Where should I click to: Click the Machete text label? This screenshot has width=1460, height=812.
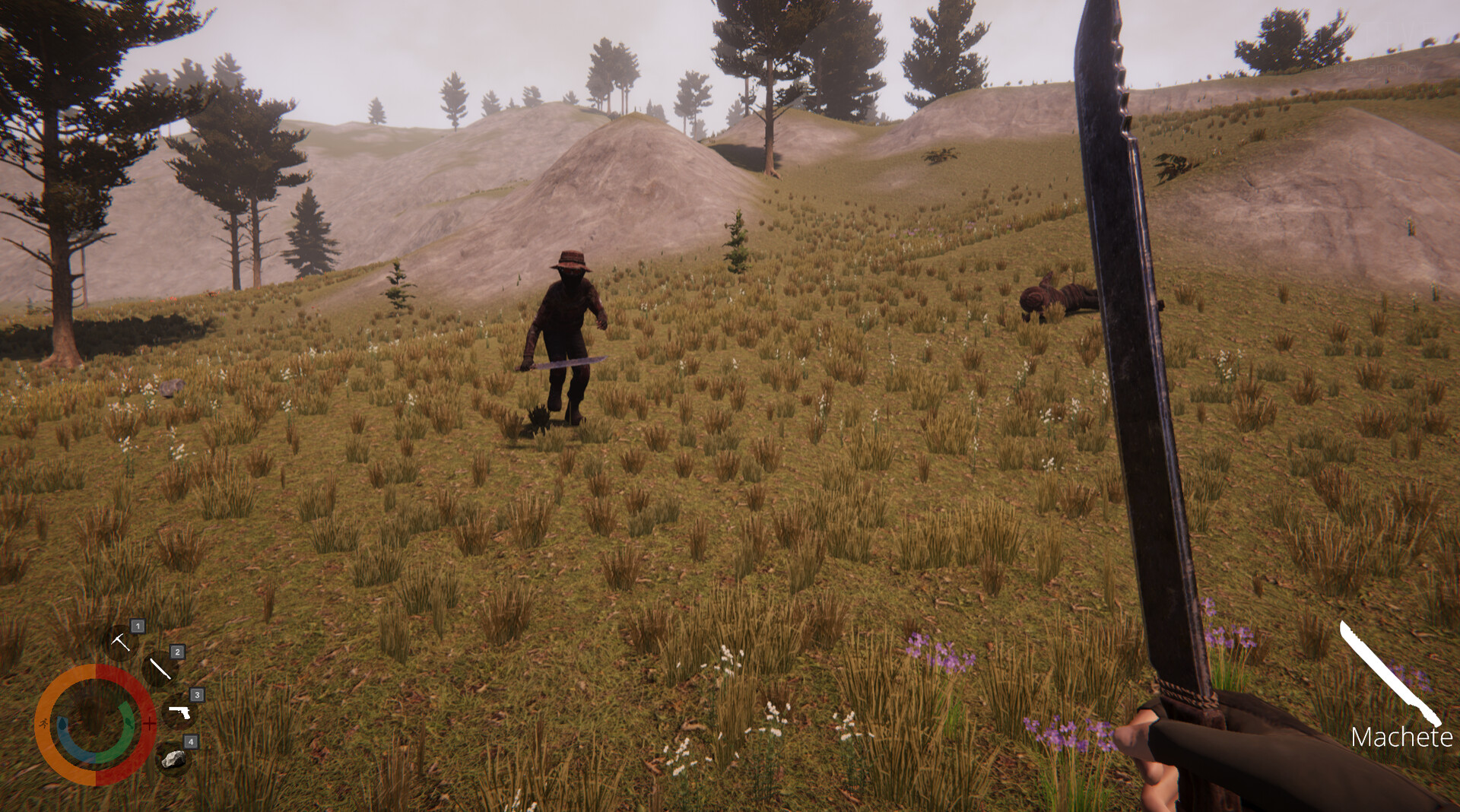click(1404, 736)
